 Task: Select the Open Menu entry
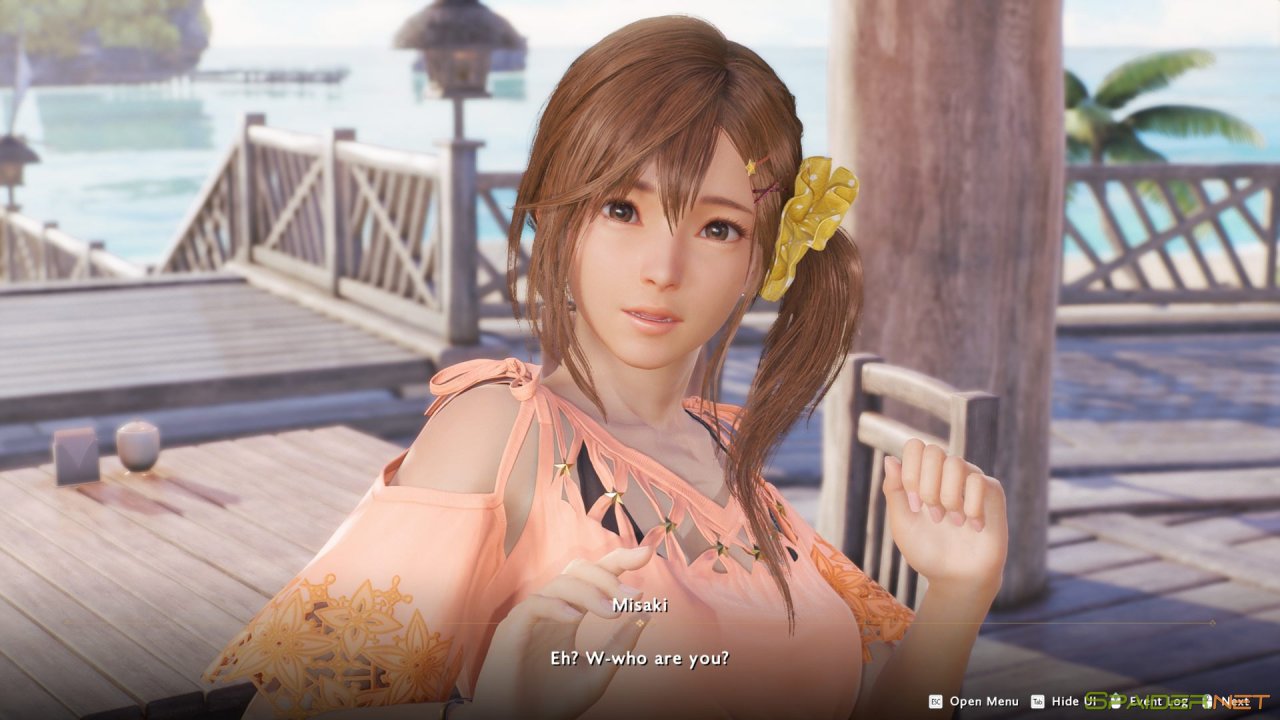984,701
